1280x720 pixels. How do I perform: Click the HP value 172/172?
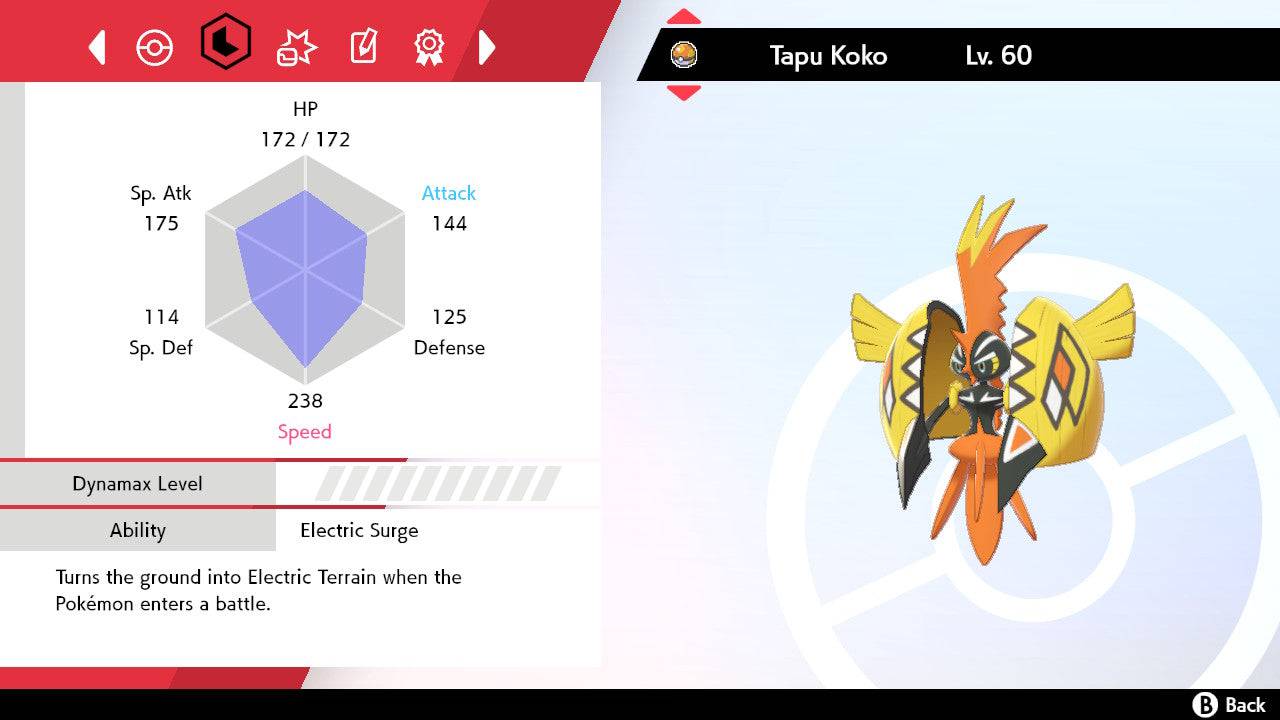(305, 139)
